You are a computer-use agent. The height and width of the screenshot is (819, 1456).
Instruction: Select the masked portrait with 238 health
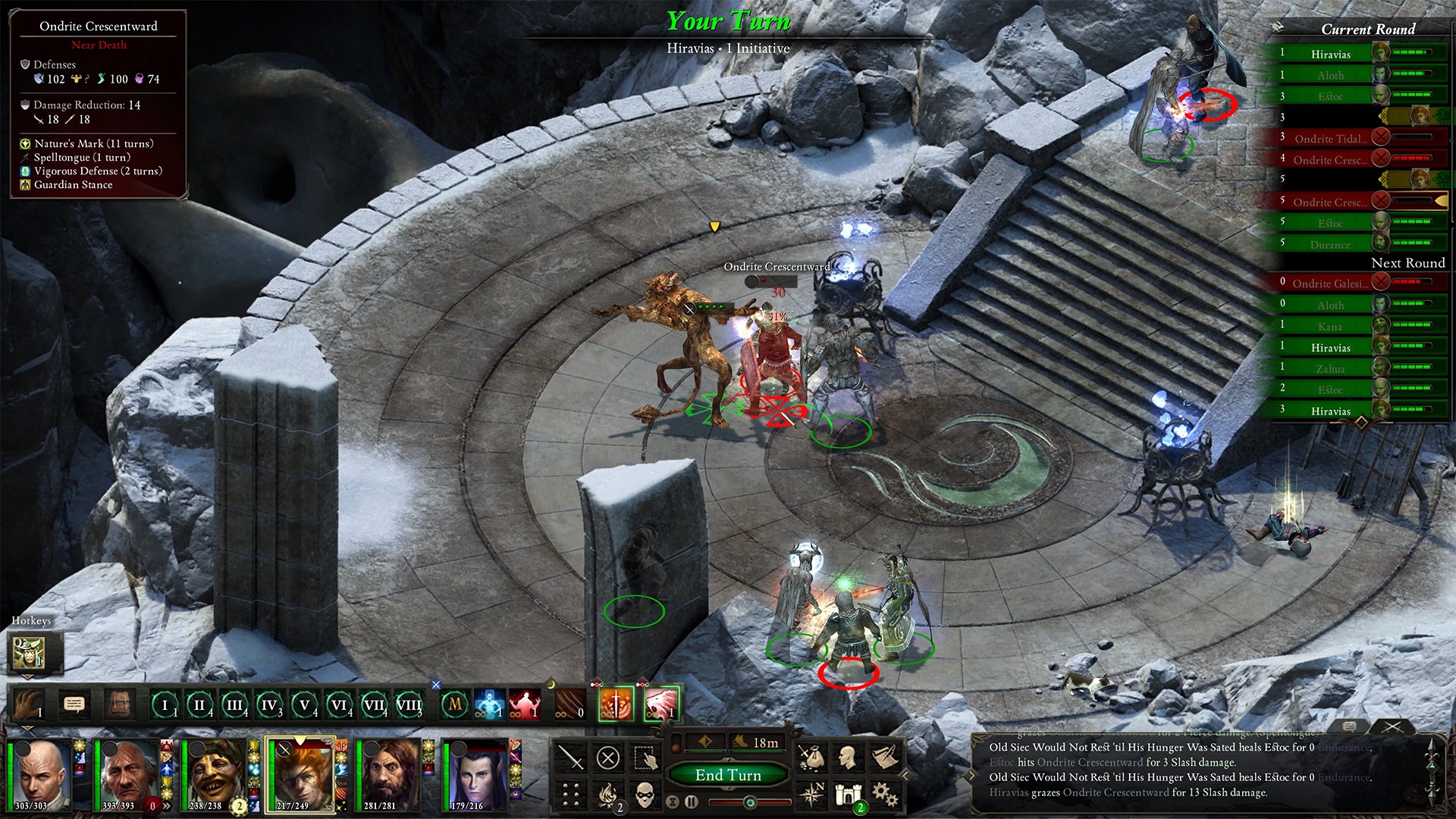[x=215, y=775]
